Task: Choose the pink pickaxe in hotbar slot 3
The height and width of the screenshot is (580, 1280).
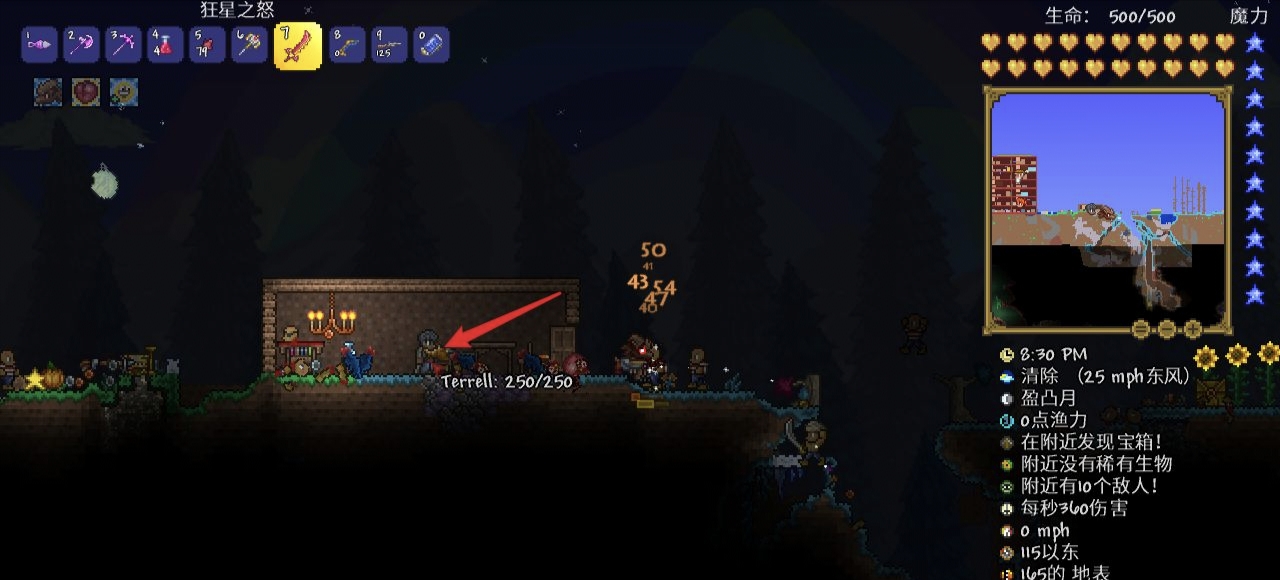Action: pos(122,45)
